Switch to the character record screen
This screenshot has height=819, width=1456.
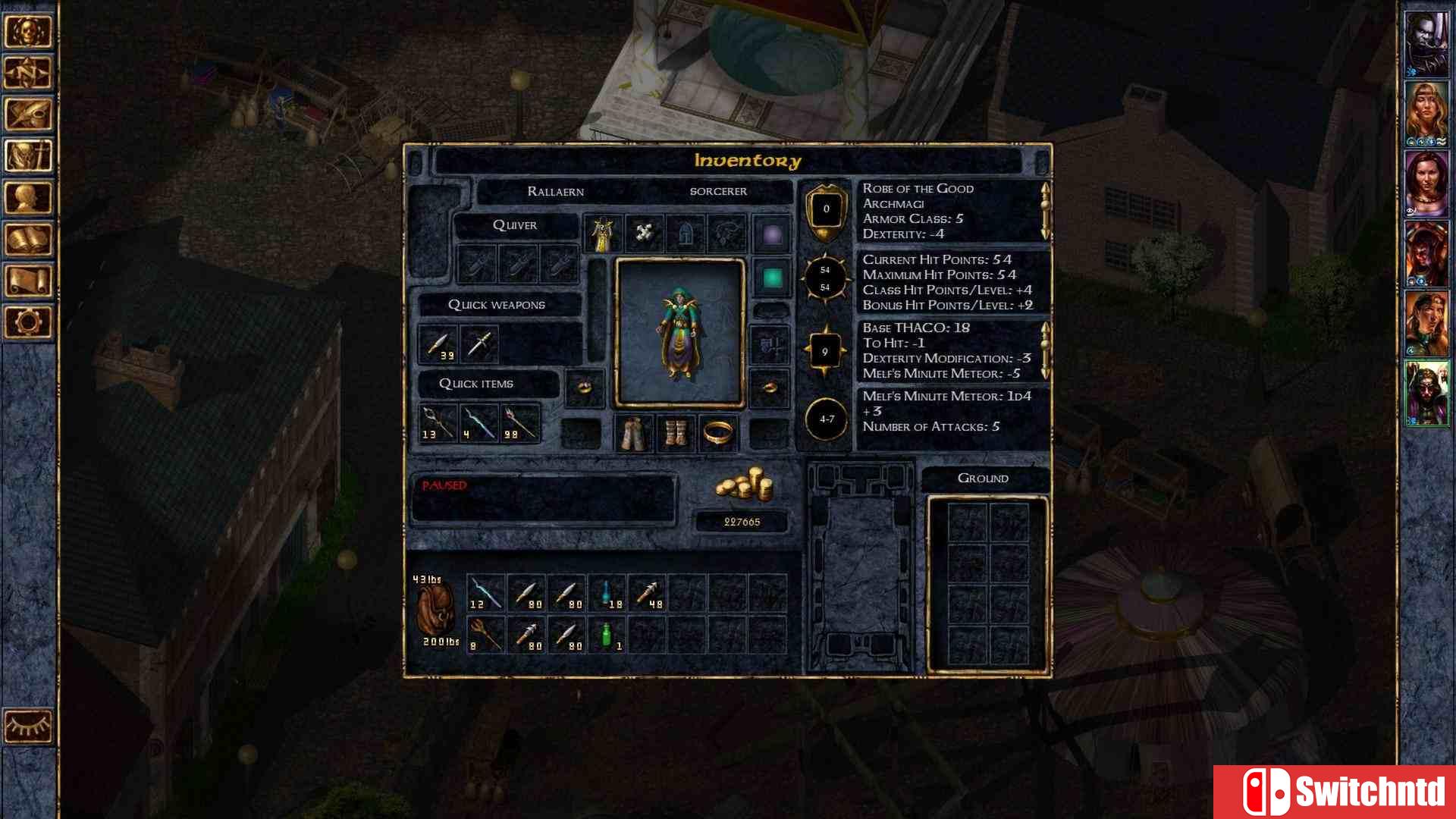29,199
